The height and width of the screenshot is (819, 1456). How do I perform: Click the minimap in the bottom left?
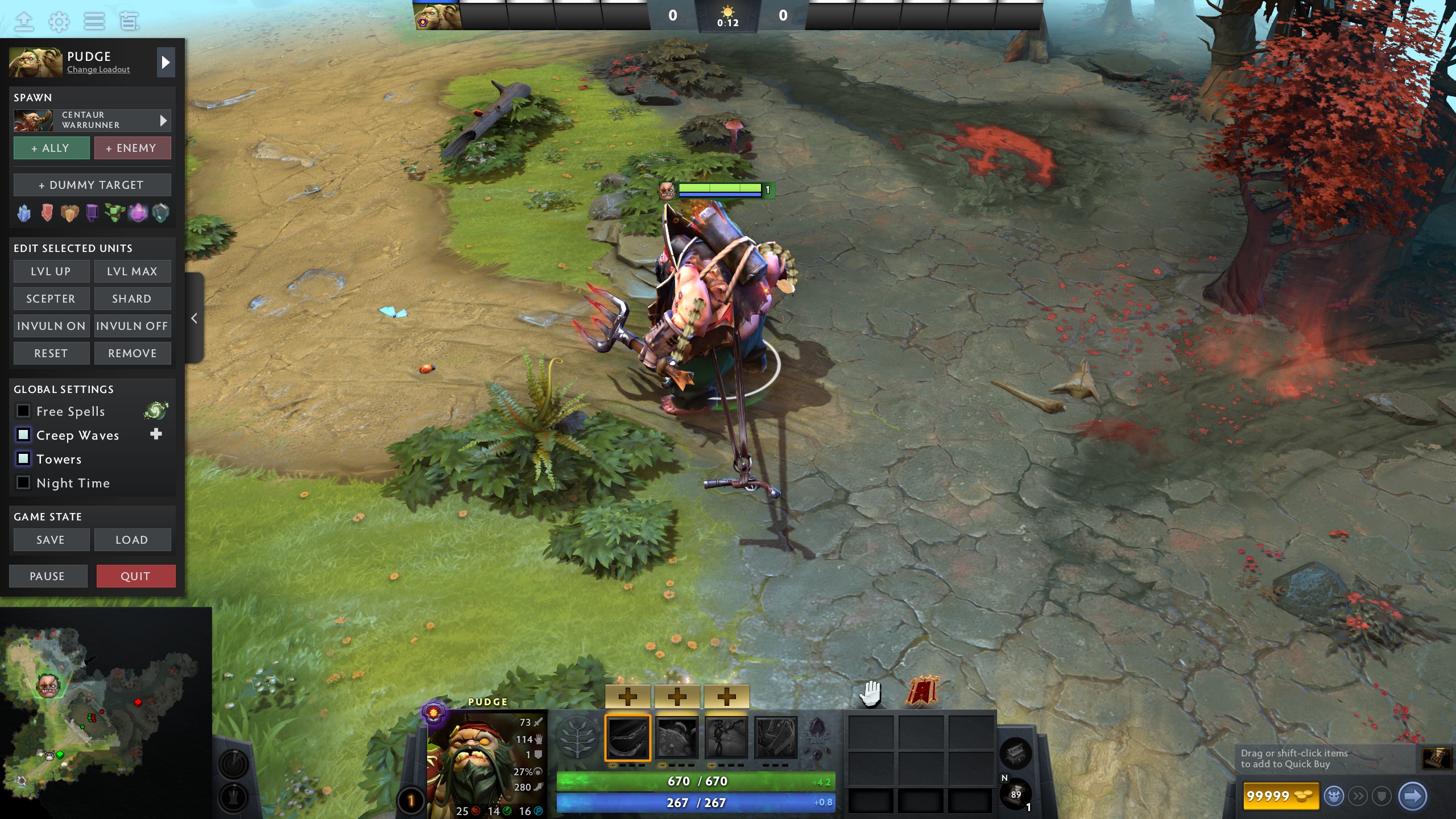pyautogui.click(x=105, y=719)
